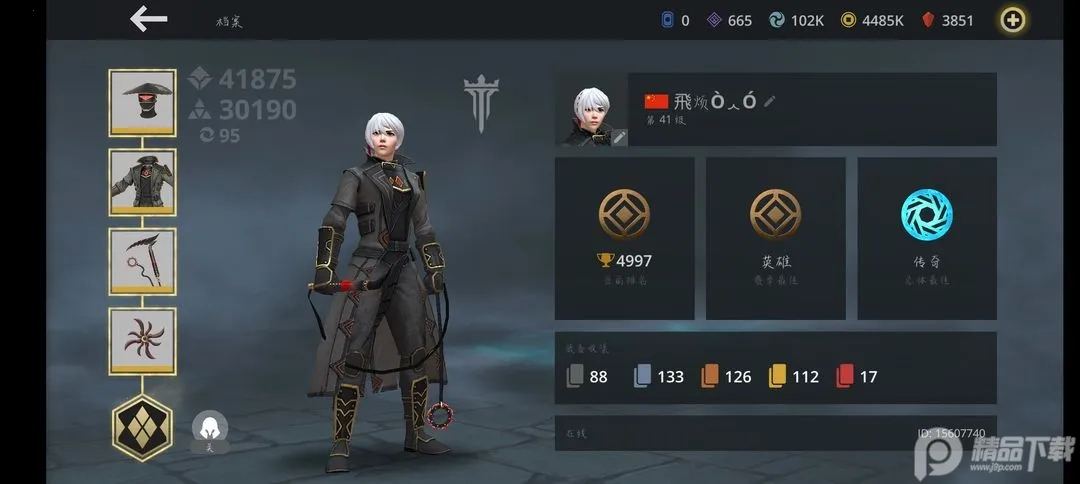The height and width of the screenshot is (484, 1080).
Task: Show red card equipment count 17
Action: coord(856,377)
